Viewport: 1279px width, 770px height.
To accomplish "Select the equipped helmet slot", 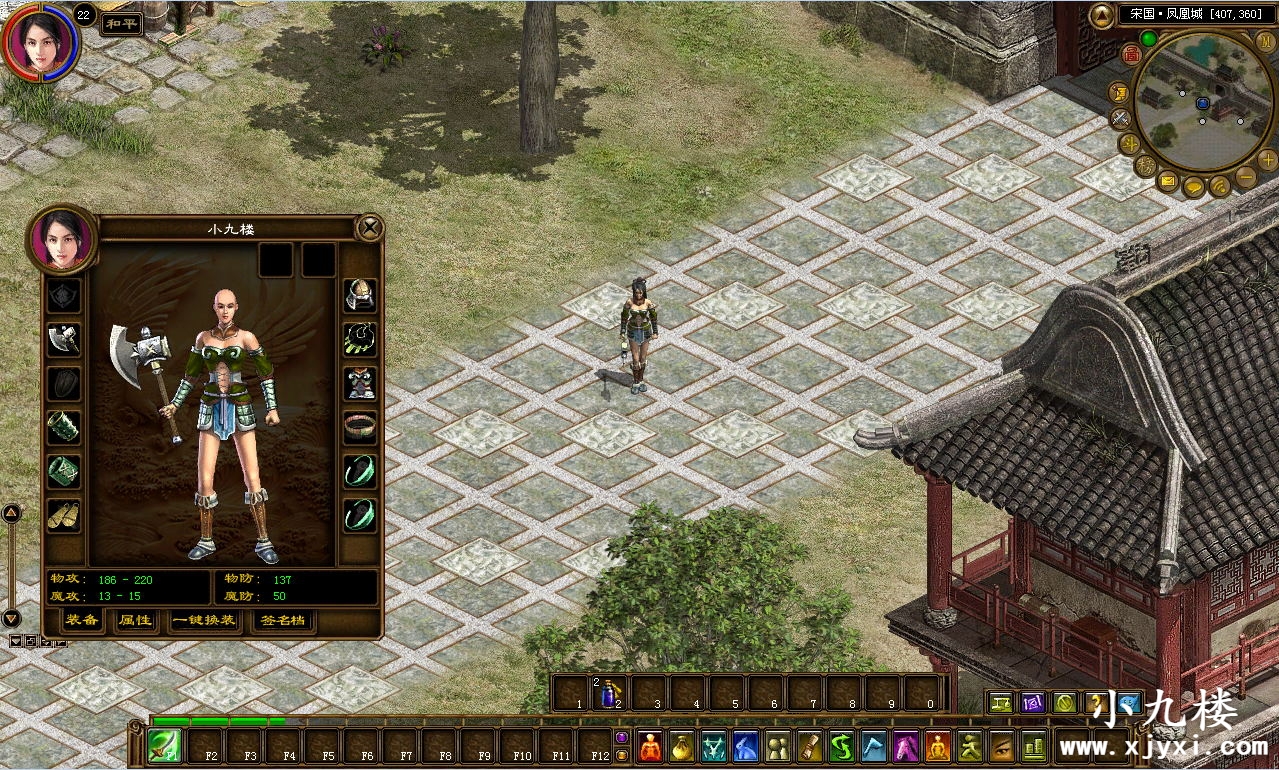I will pyautogui.click(x=360, y=294).
